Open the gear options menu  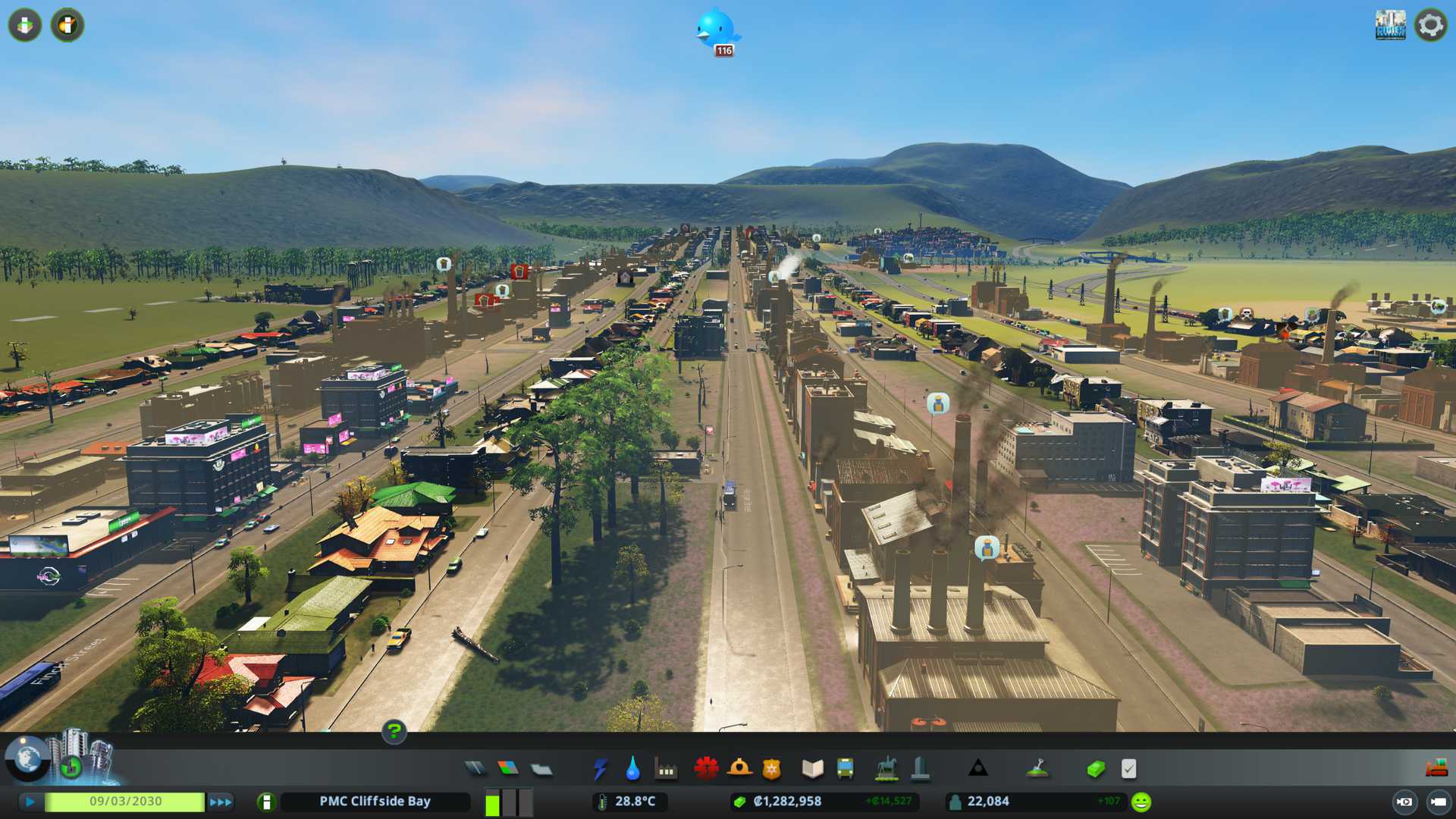(x=1430, y=25)
